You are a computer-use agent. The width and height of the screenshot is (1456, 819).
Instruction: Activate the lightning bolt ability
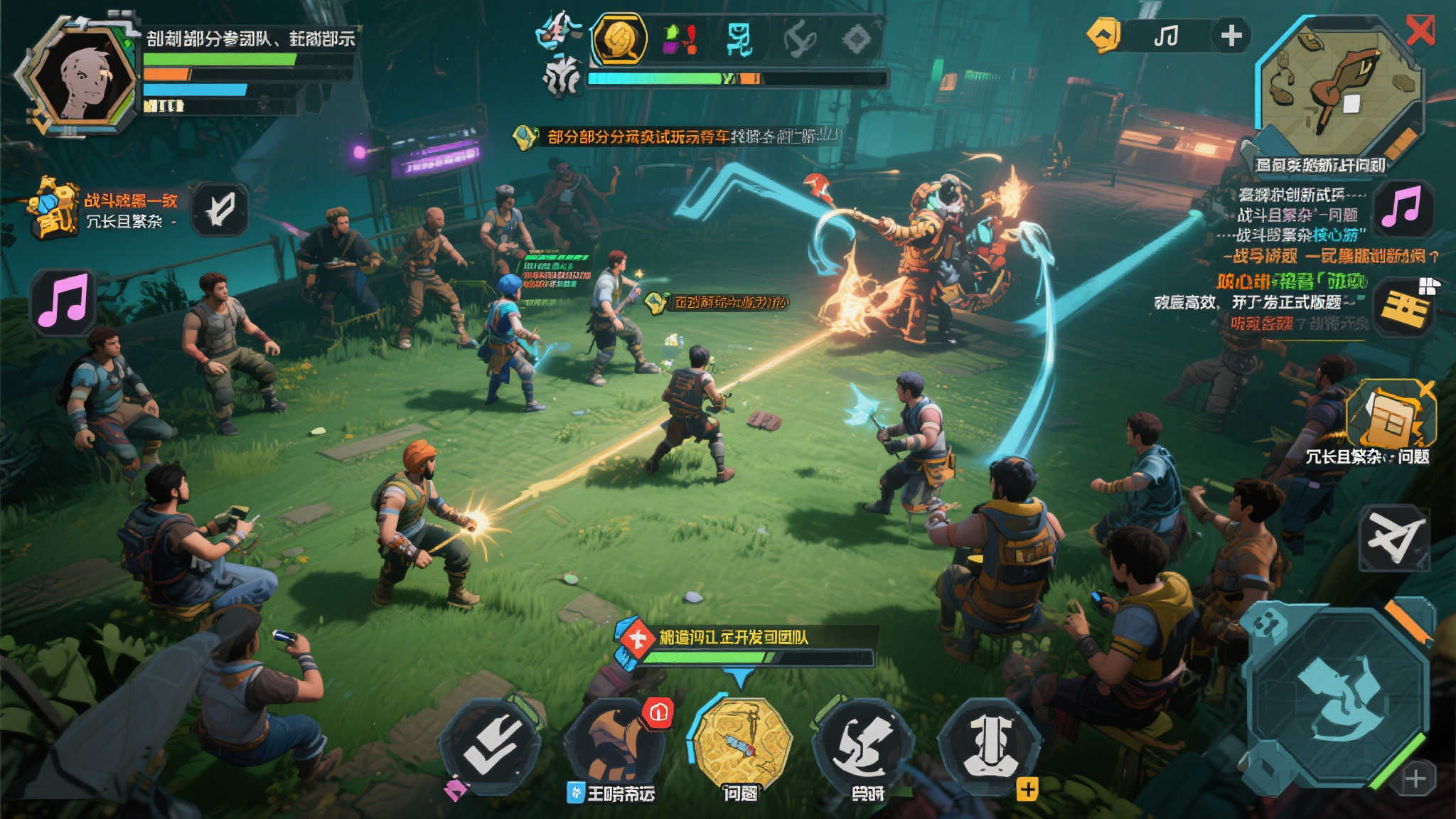[x=864, y=744]
